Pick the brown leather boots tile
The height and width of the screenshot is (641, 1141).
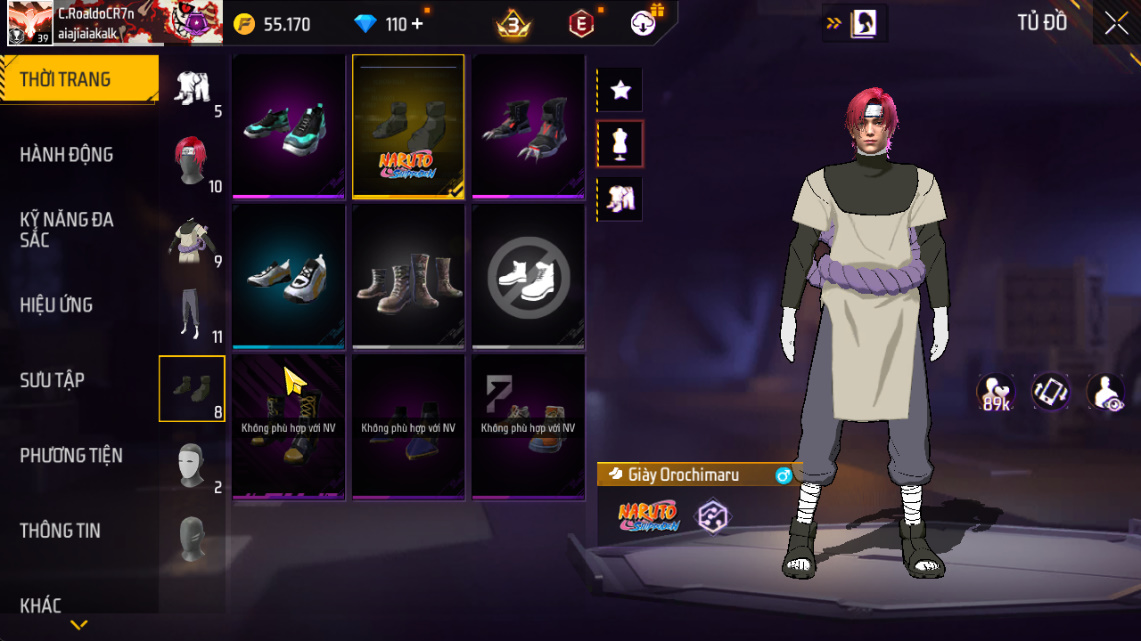coord(408,277)
